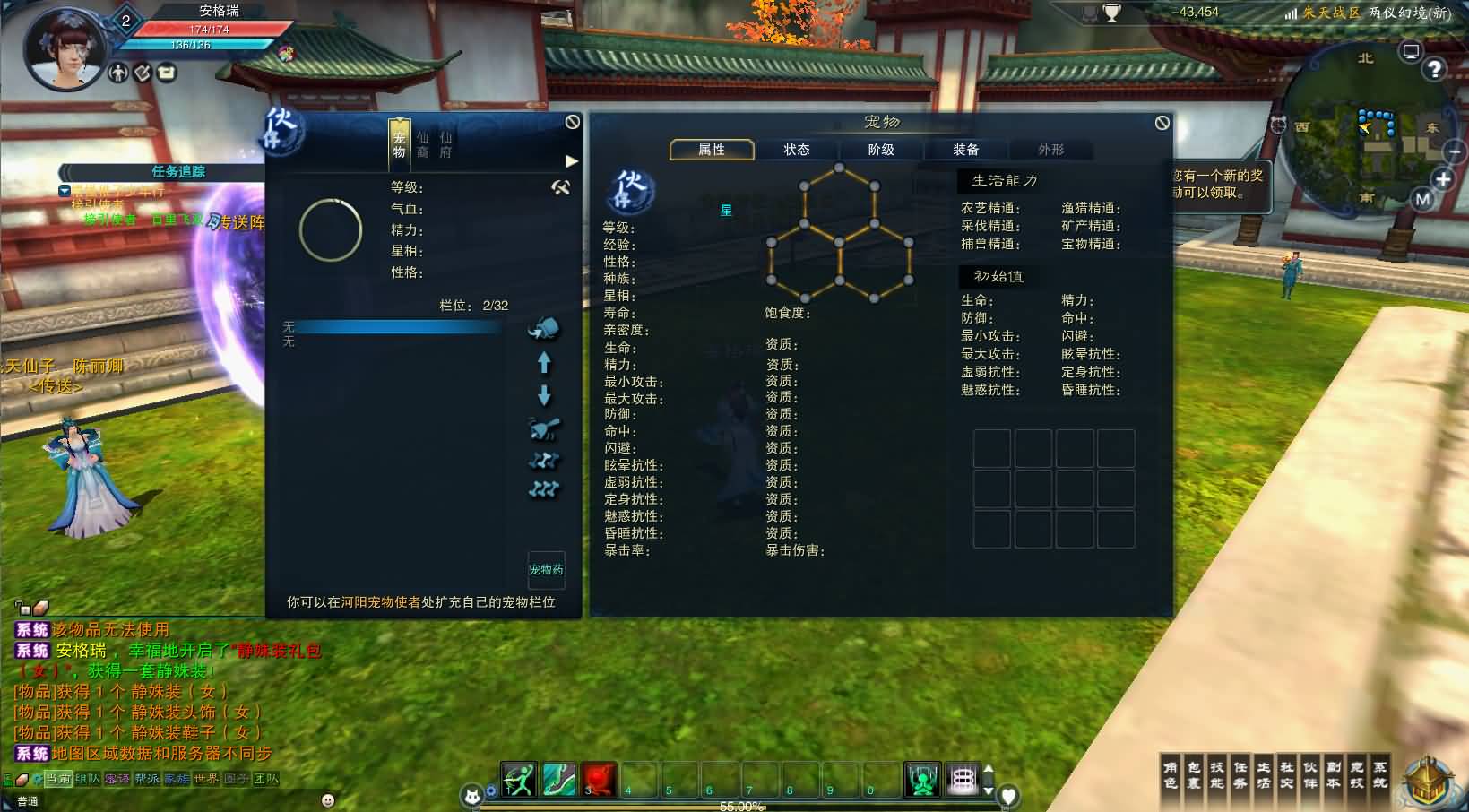Open 角色 from the bottom menu
This screenshot has height=812, width=1469.
[x=1171, y=775]
